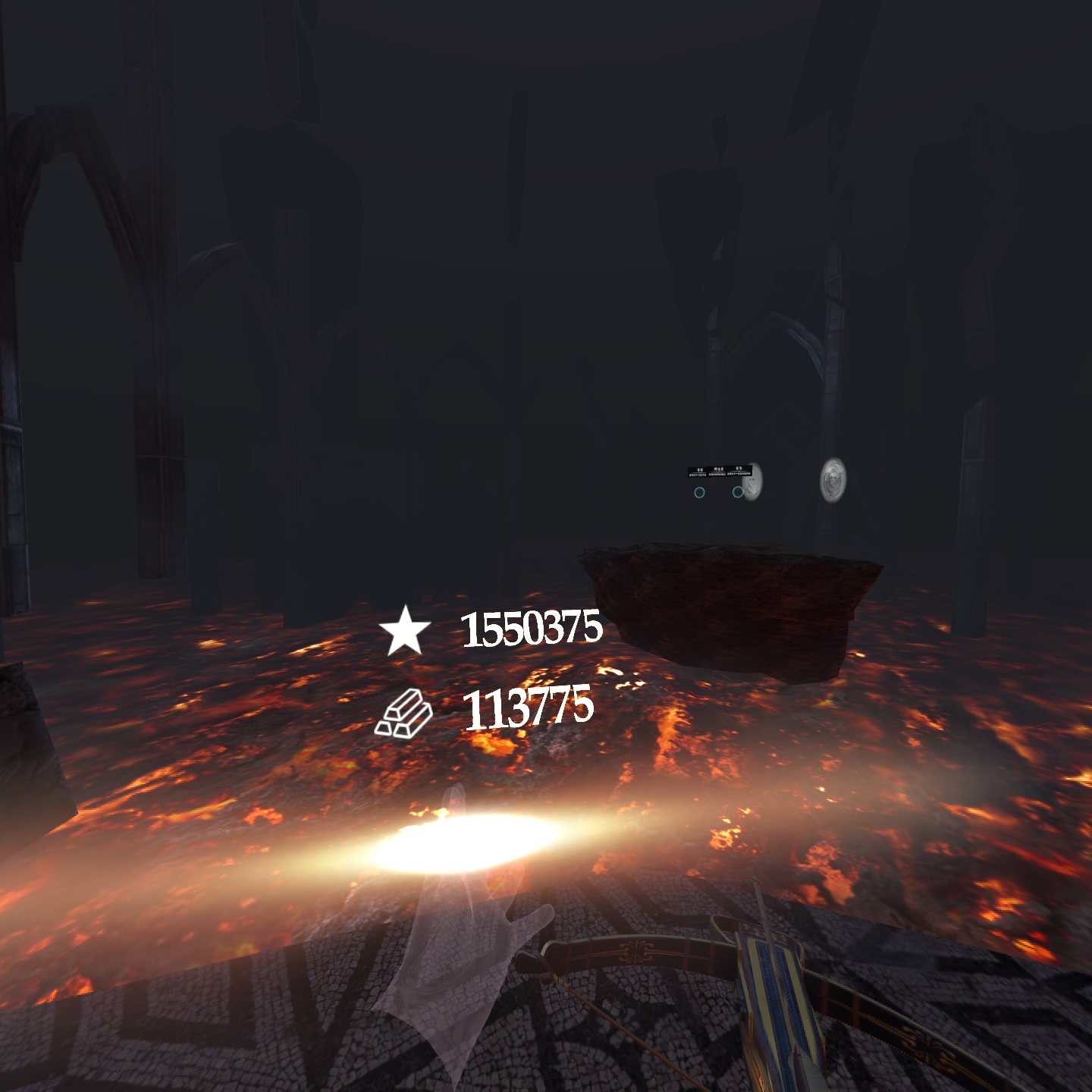The image size is (1092, 1092).
Task: Click the star score icon
Action: coord(406,631)
